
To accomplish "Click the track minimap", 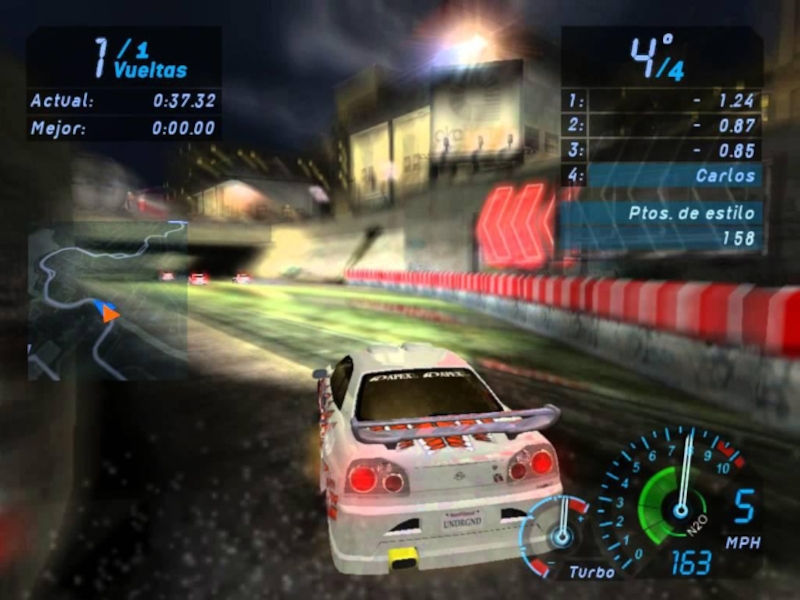I will (x=107, y=300).
